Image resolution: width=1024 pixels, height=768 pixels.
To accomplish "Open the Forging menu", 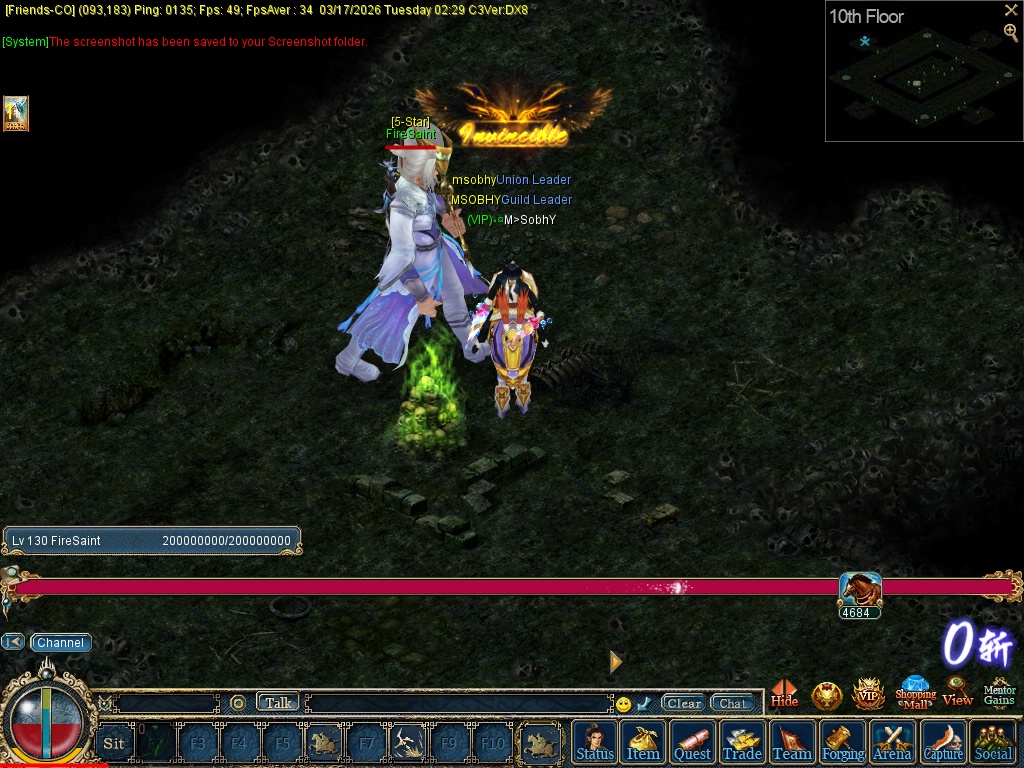I will (843, 742).
